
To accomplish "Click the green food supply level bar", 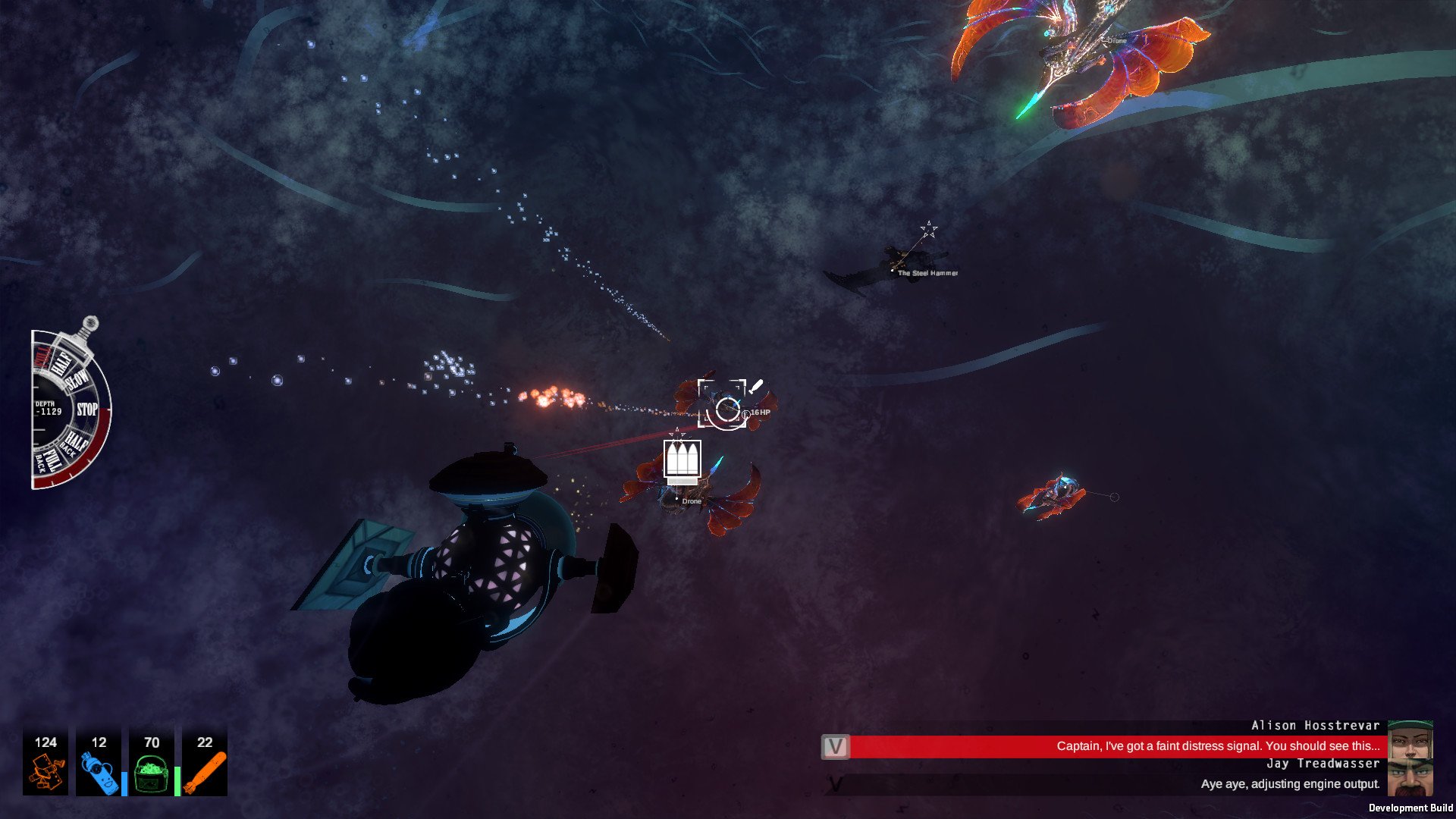I will click(177, 780).
